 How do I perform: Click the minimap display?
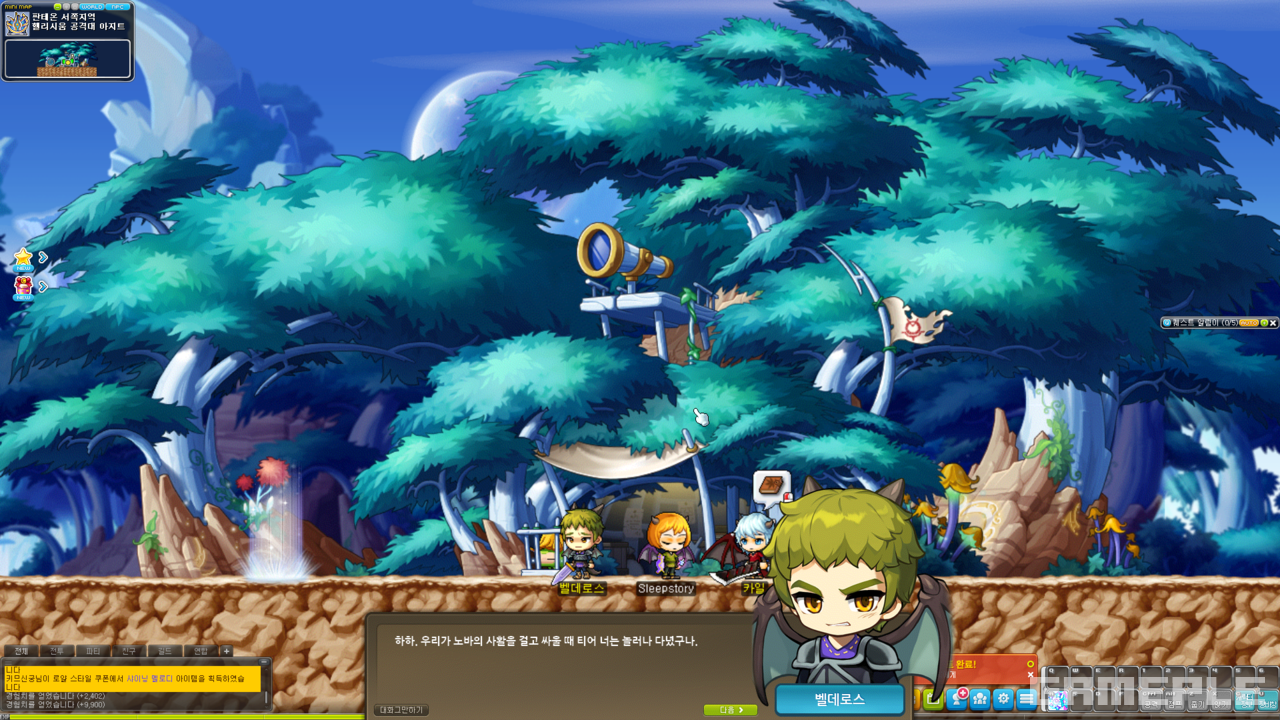(x=68, y=58)
